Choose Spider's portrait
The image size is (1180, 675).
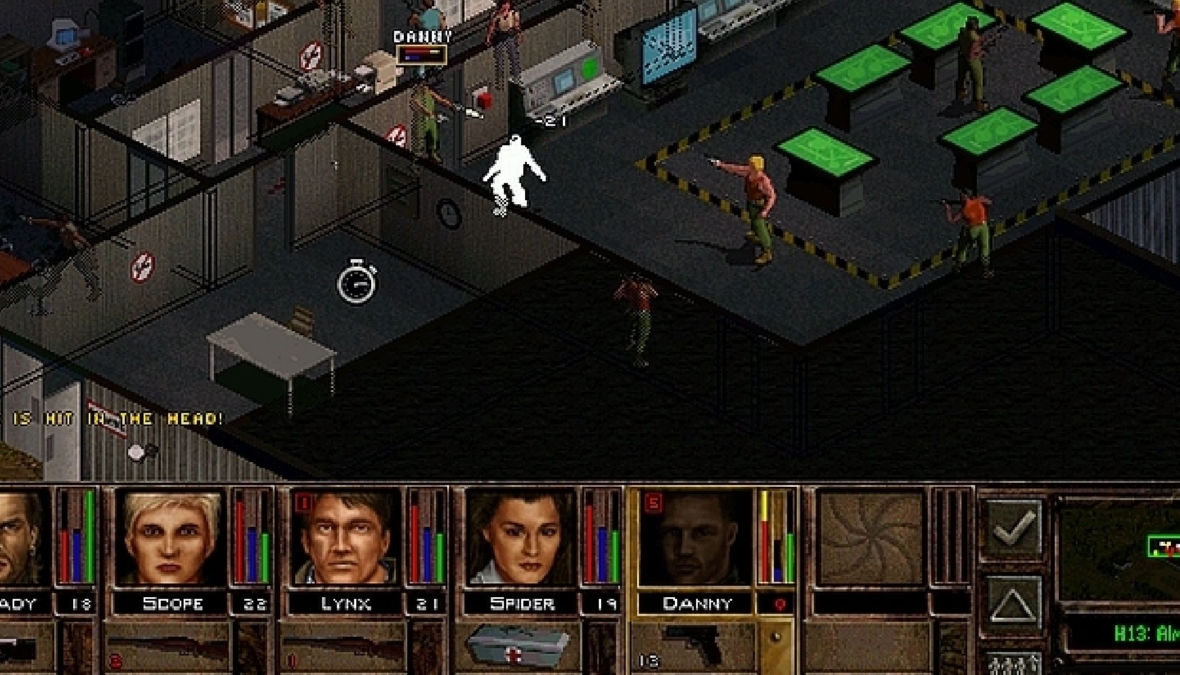(520, 537)
